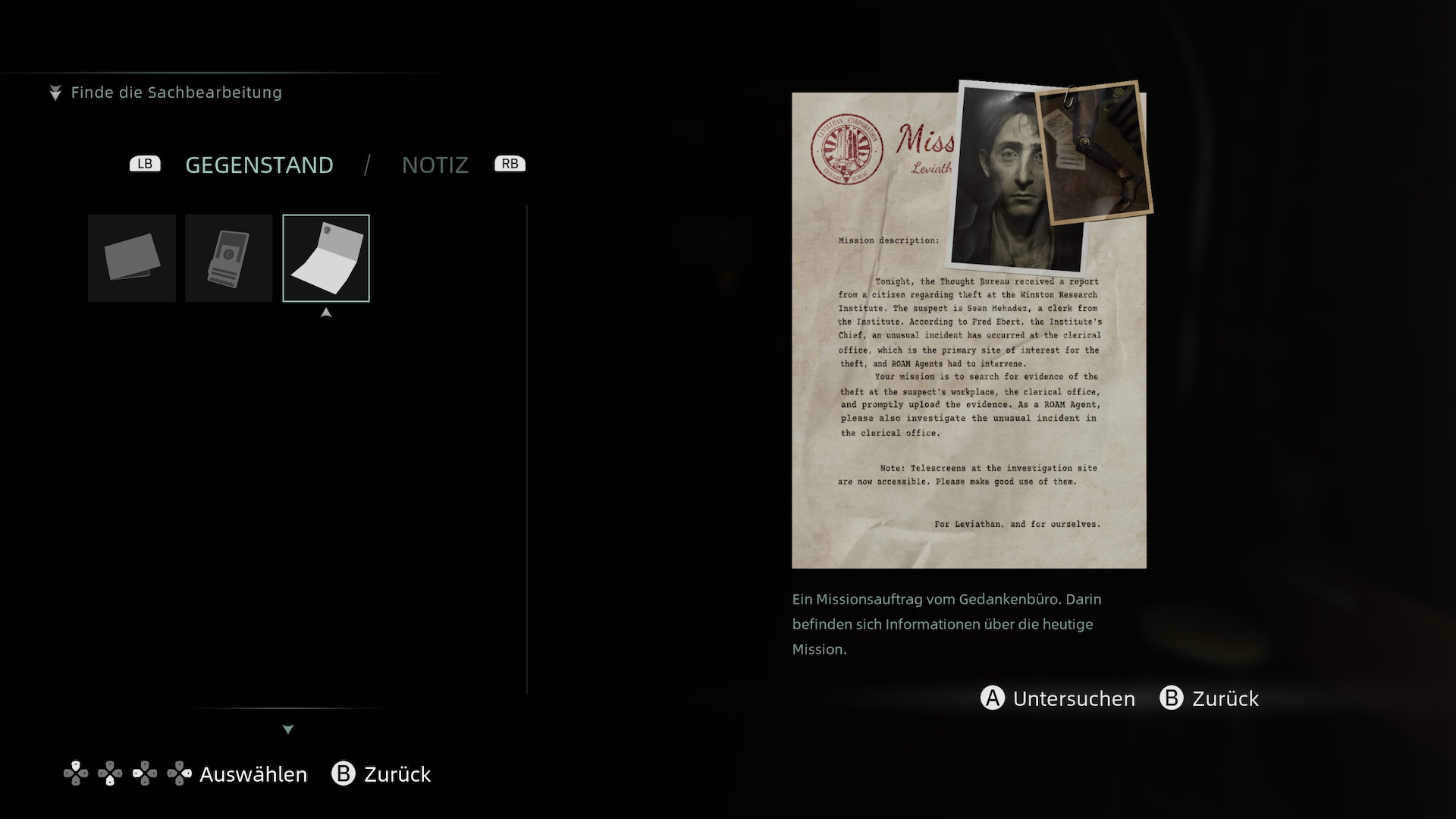Select the white mission order document slot
Viewport: 1456px width, 819px height.
point(326,258)
